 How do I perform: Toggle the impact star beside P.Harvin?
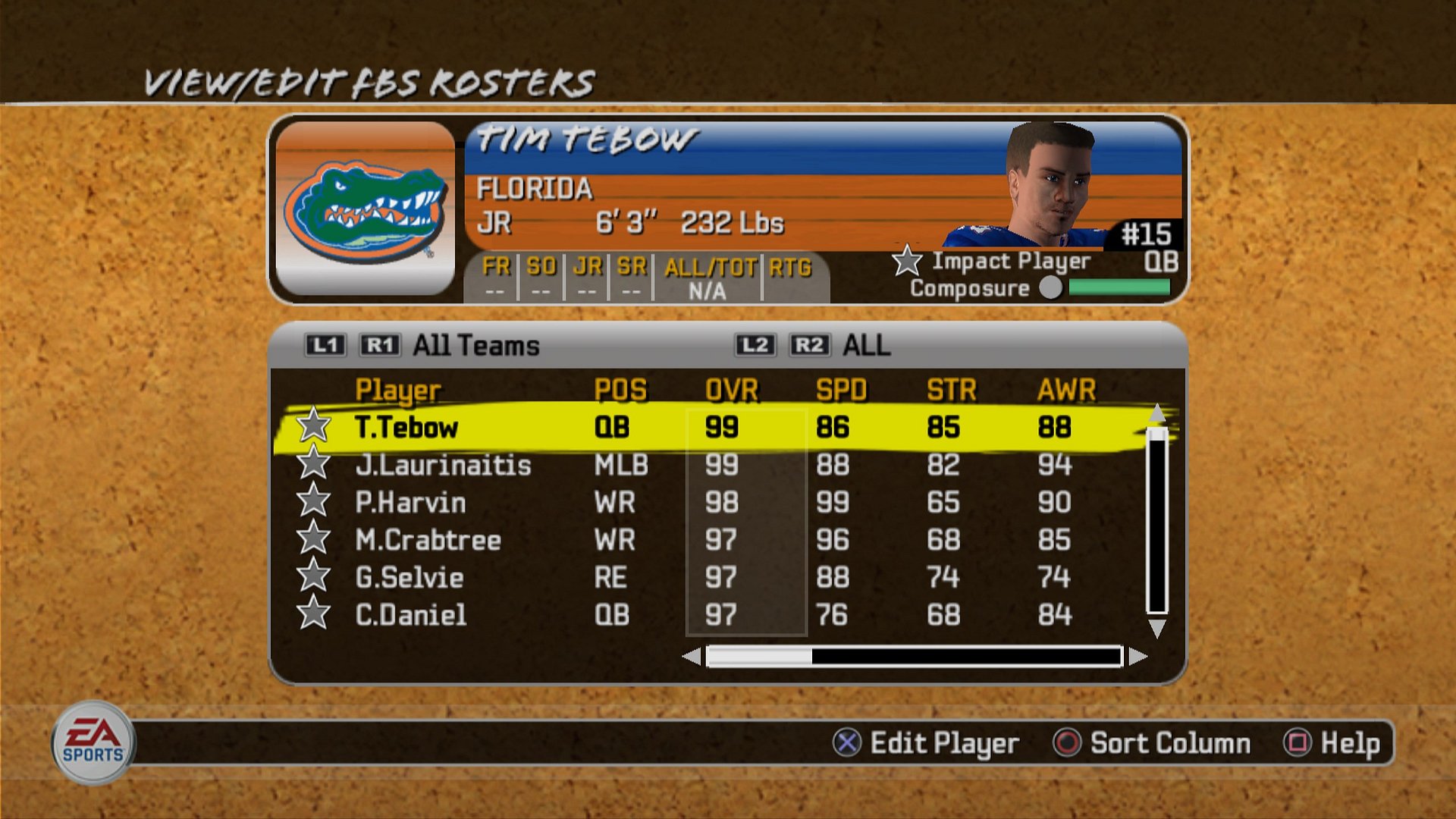click(x=313, y=501)
